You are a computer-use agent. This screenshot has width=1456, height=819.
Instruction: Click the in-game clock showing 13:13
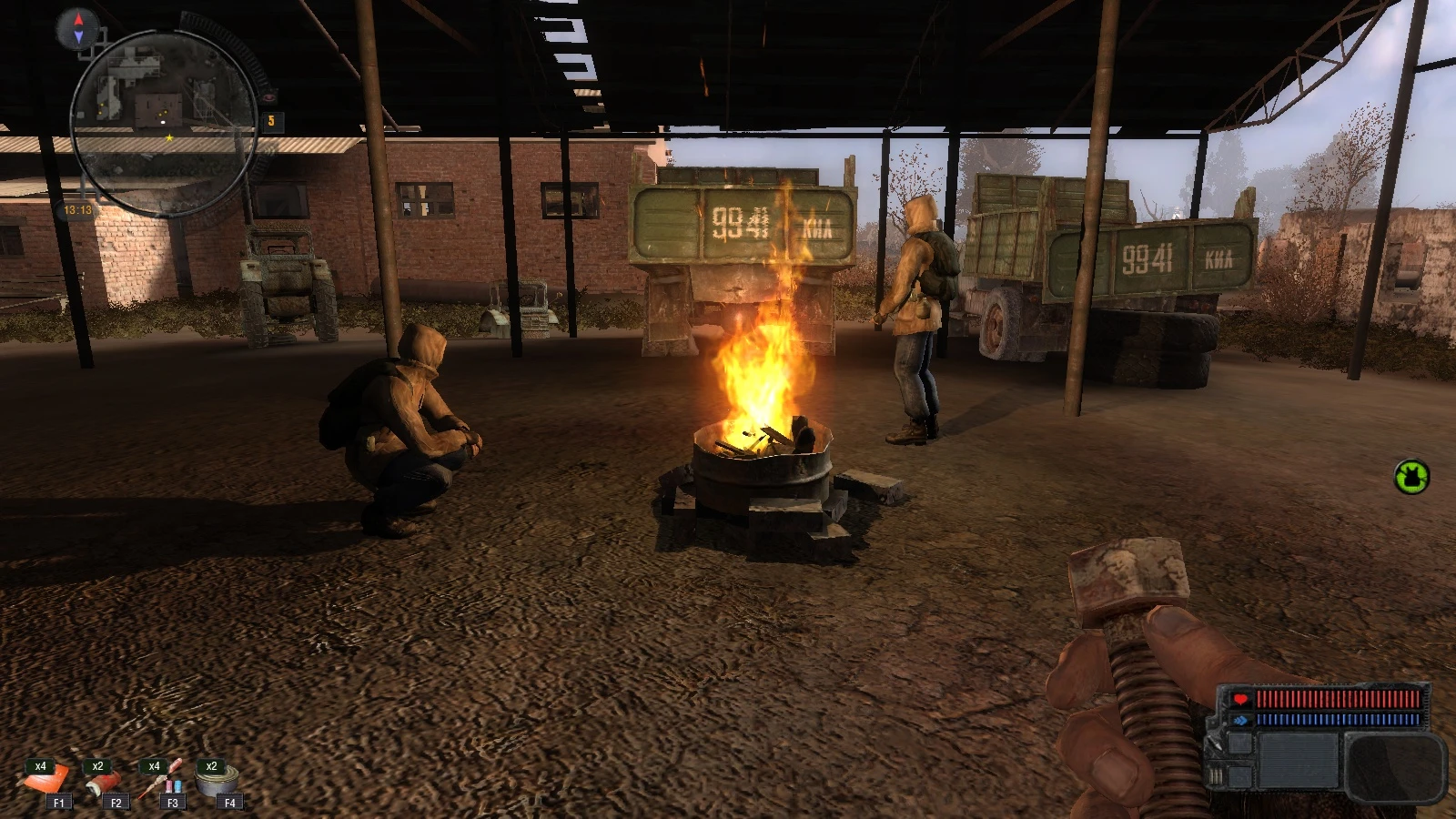pos(77,209)
